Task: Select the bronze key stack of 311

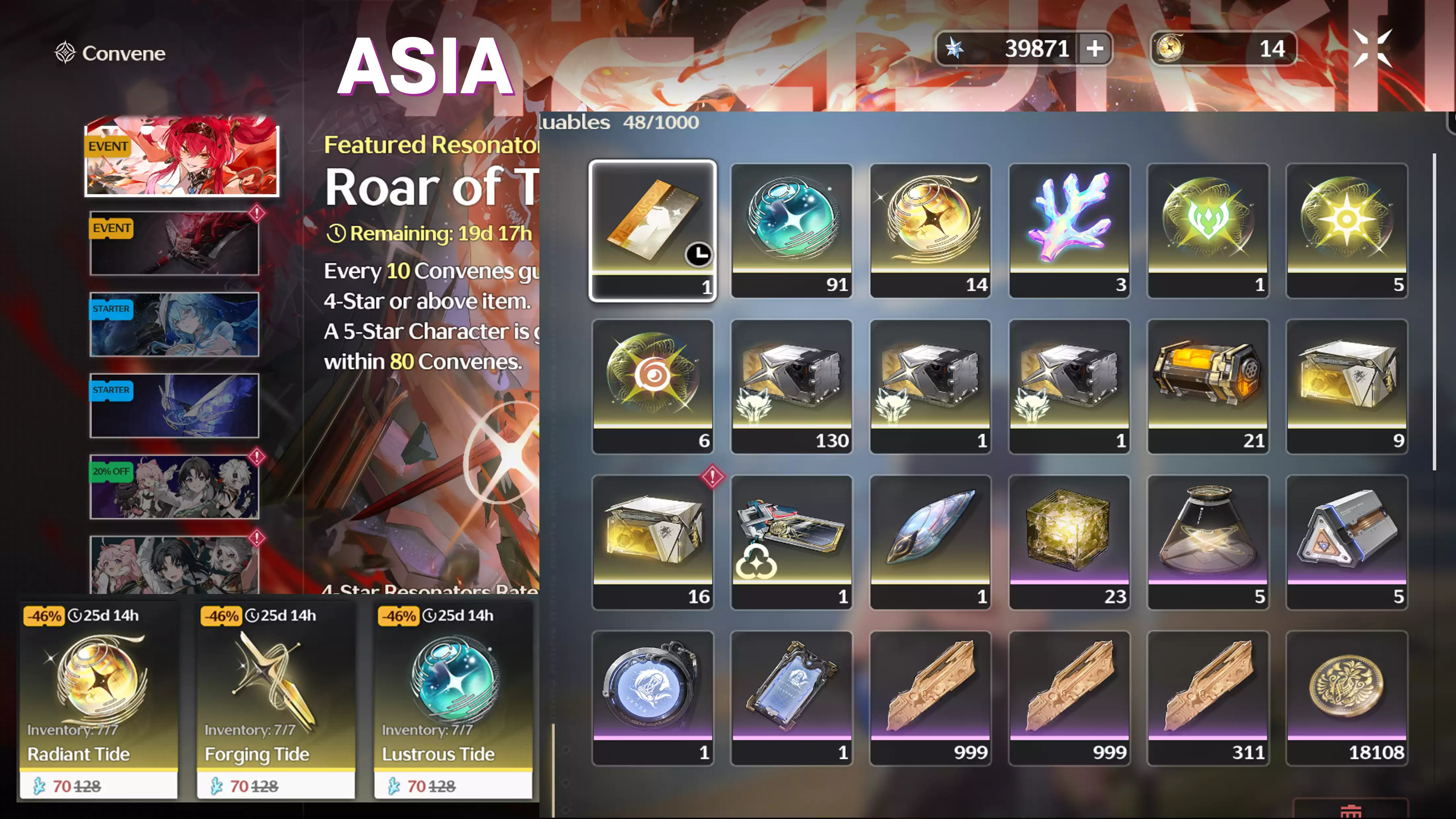Action: (x=1208, y=698)
